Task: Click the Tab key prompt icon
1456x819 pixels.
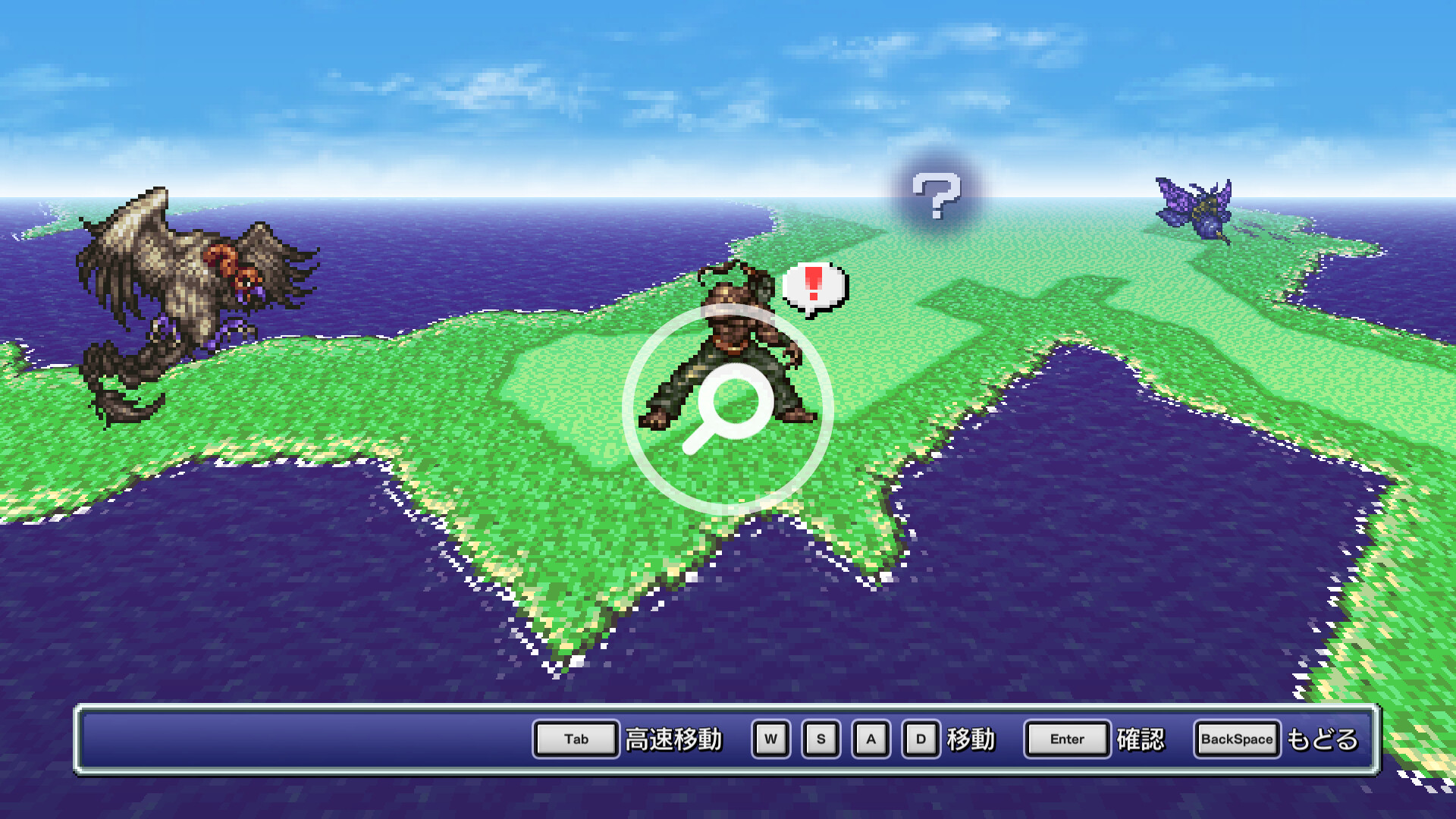Action: click(575, 739)
